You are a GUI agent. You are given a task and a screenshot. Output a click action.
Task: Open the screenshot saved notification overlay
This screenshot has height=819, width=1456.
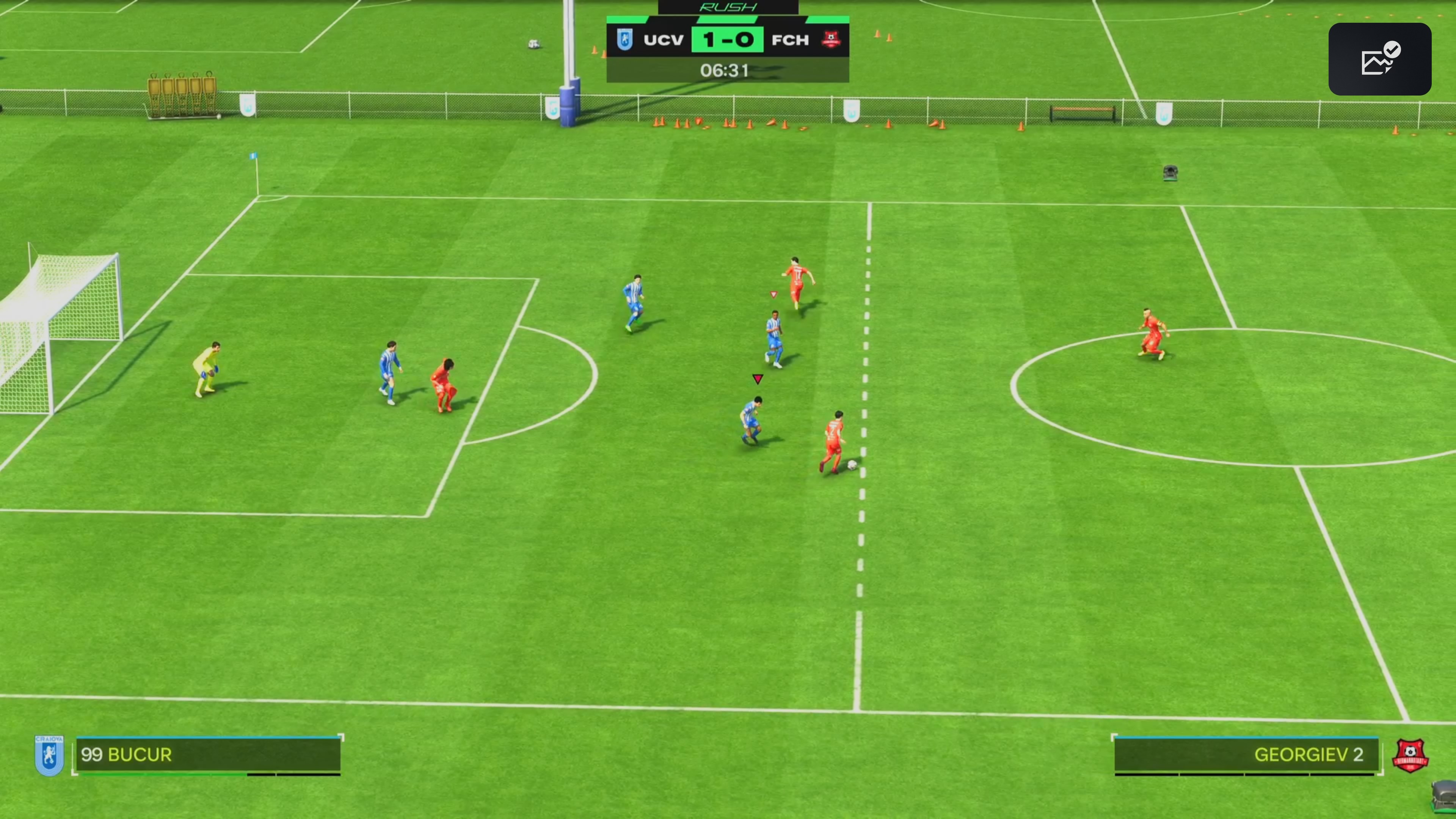click(1379, 59)
